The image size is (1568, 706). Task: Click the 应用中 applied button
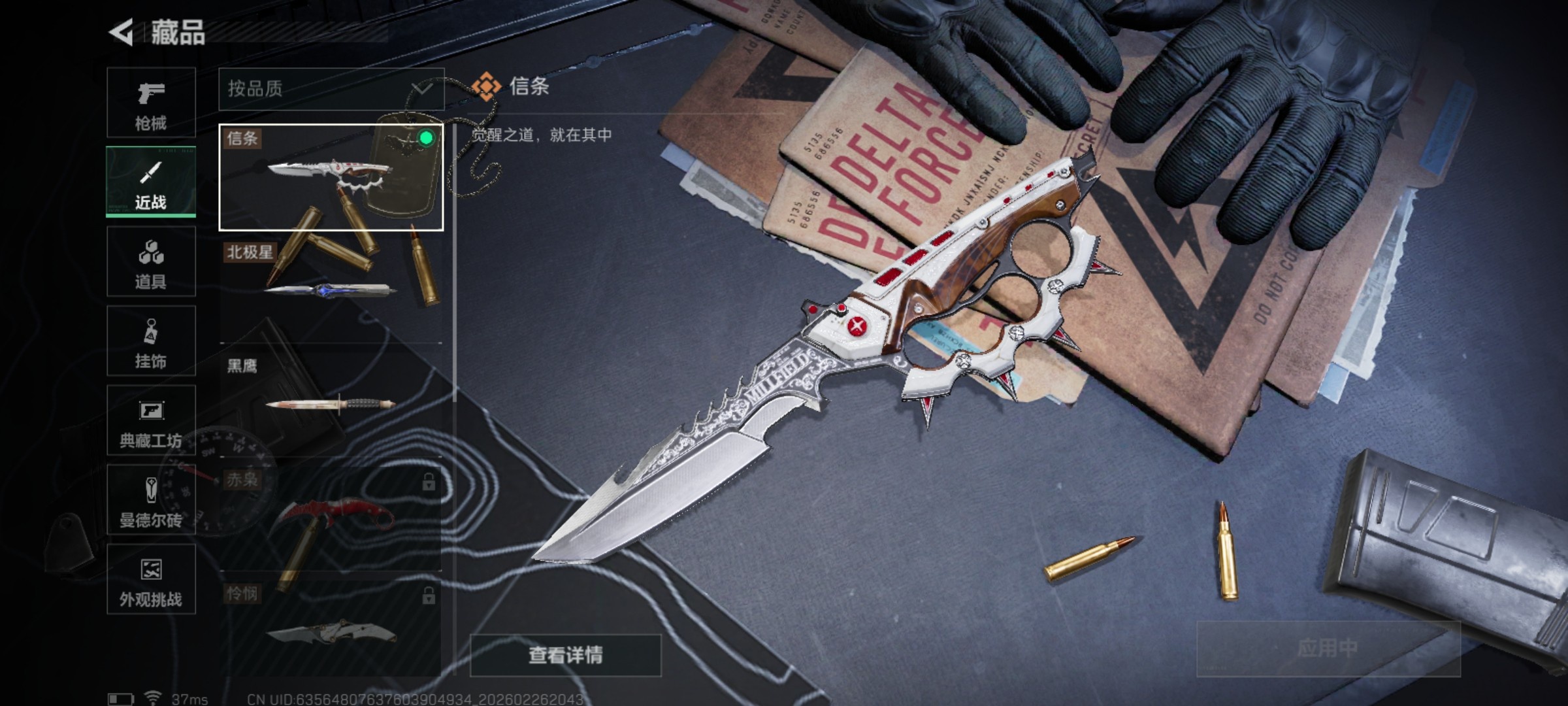tap(1328, 648)
